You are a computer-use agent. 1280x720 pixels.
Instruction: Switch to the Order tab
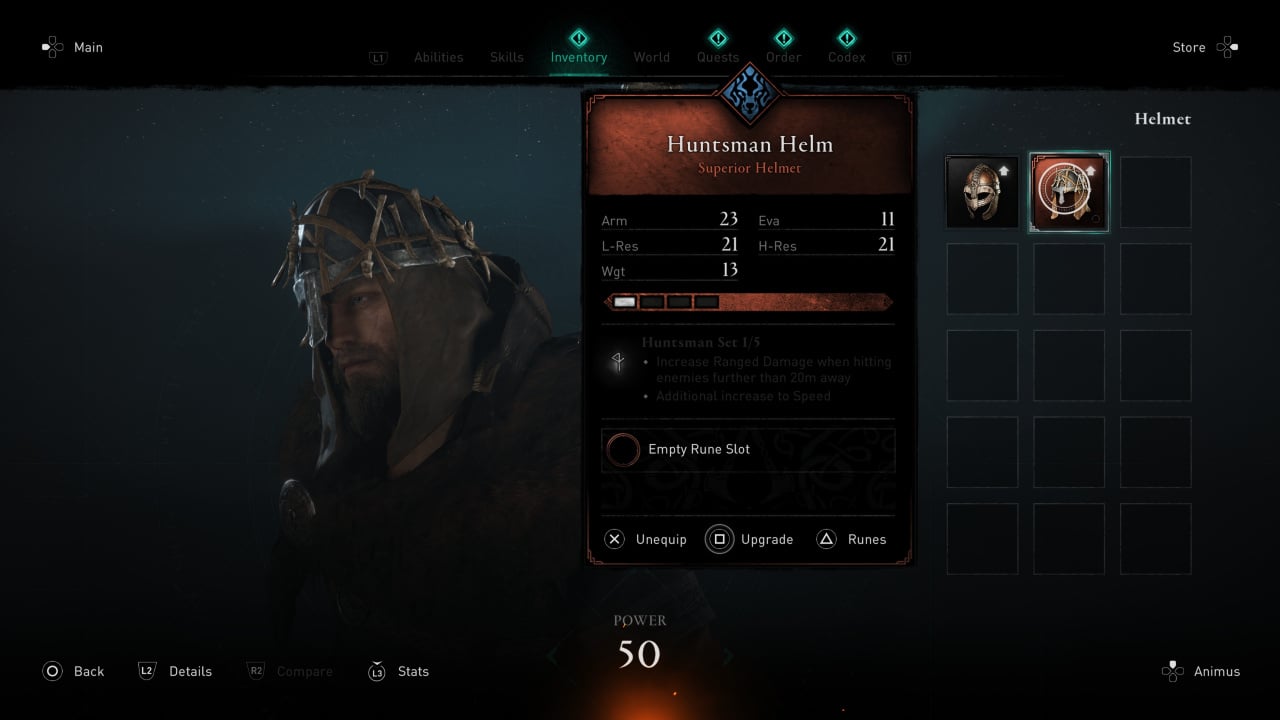tap(783, 57)
